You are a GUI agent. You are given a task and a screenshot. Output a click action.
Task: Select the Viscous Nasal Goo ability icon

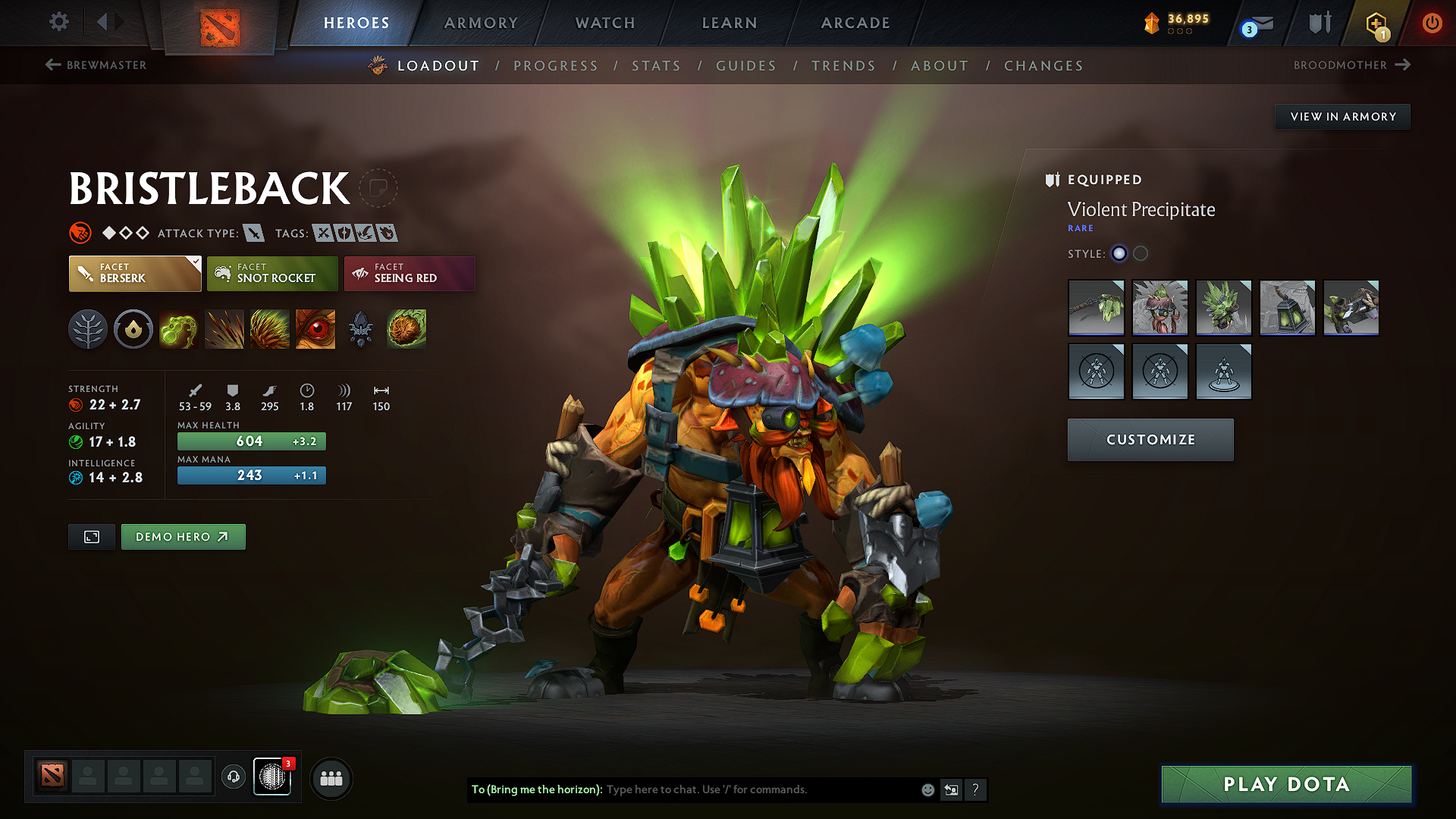pos(179,329)
